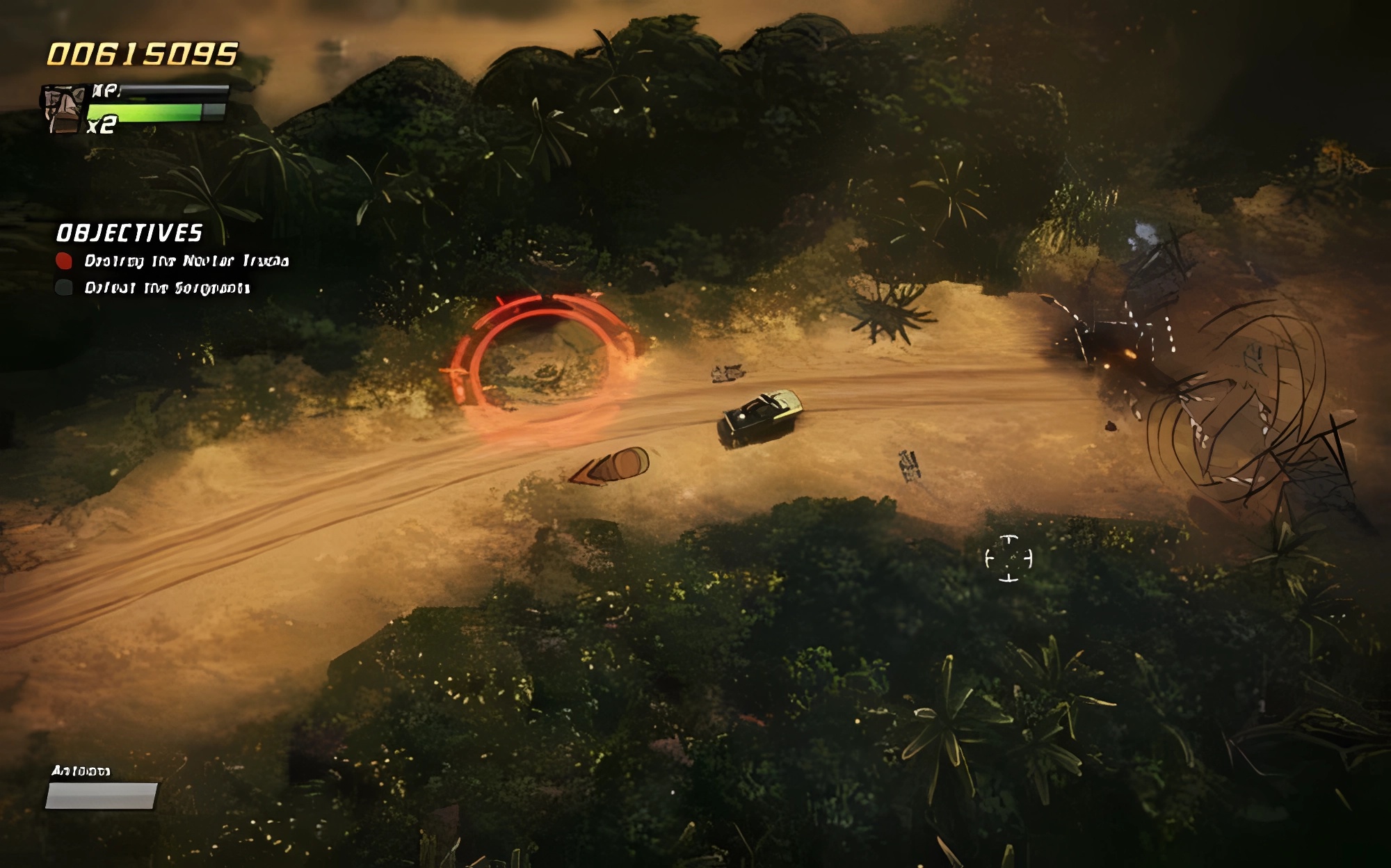Click the player character portrait

64,109
